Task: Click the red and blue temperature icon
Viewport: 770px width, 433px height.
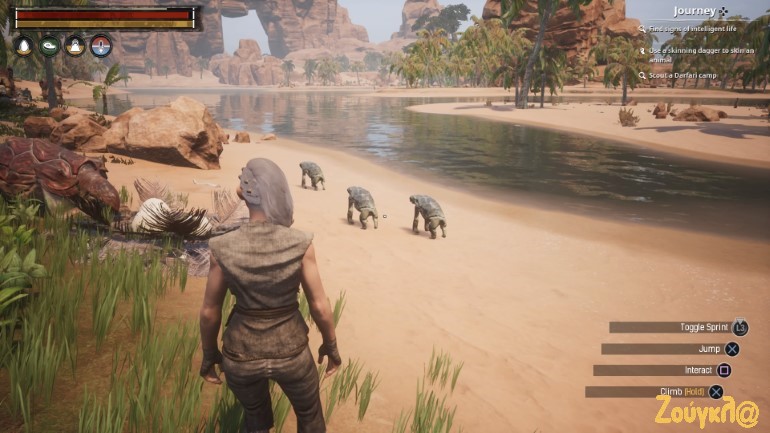Action: (x=101, y=46)
